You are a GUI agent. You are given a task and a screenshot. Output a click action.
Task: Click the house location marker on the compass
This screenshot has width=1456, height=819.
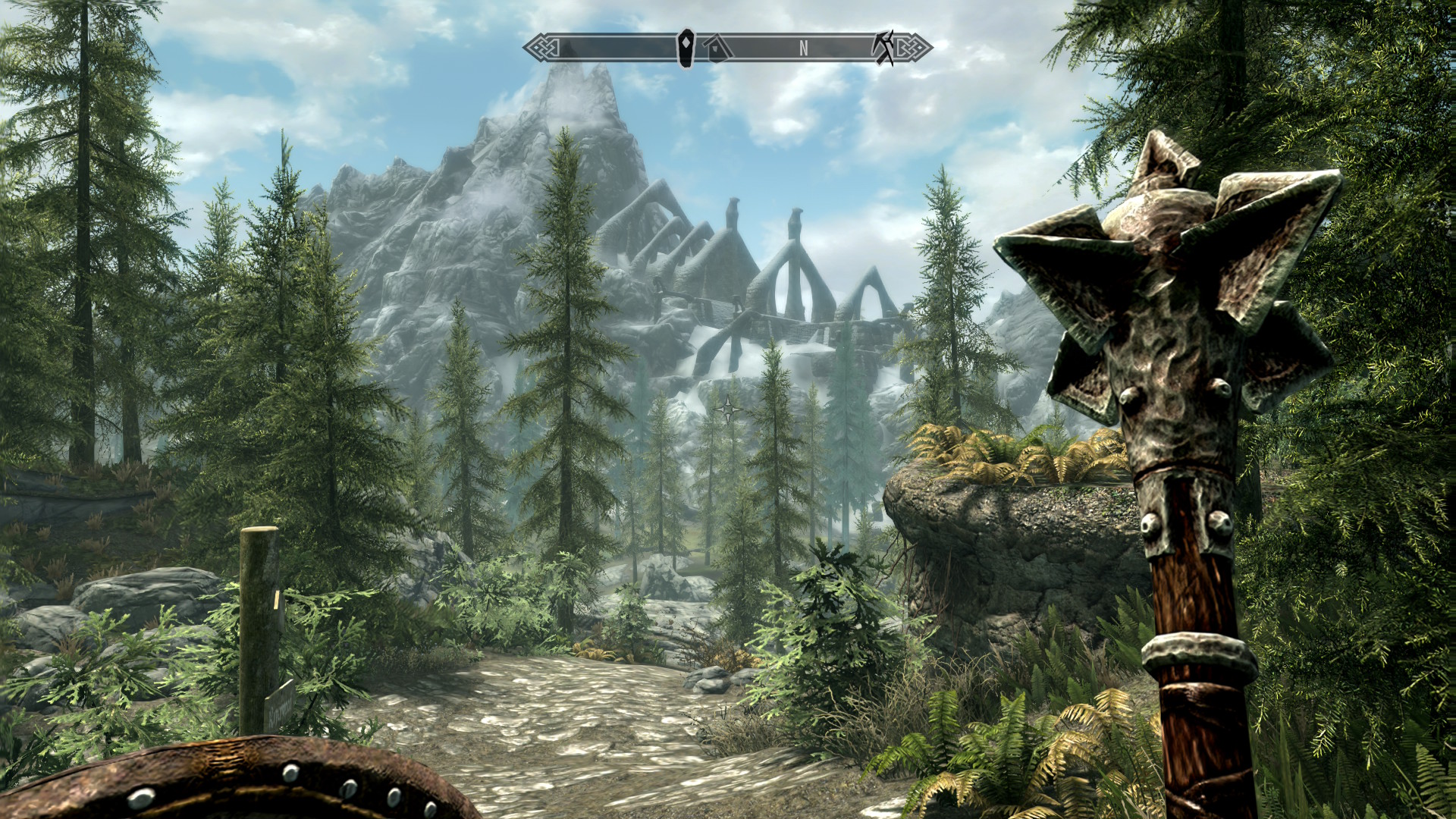coord(717,49)
